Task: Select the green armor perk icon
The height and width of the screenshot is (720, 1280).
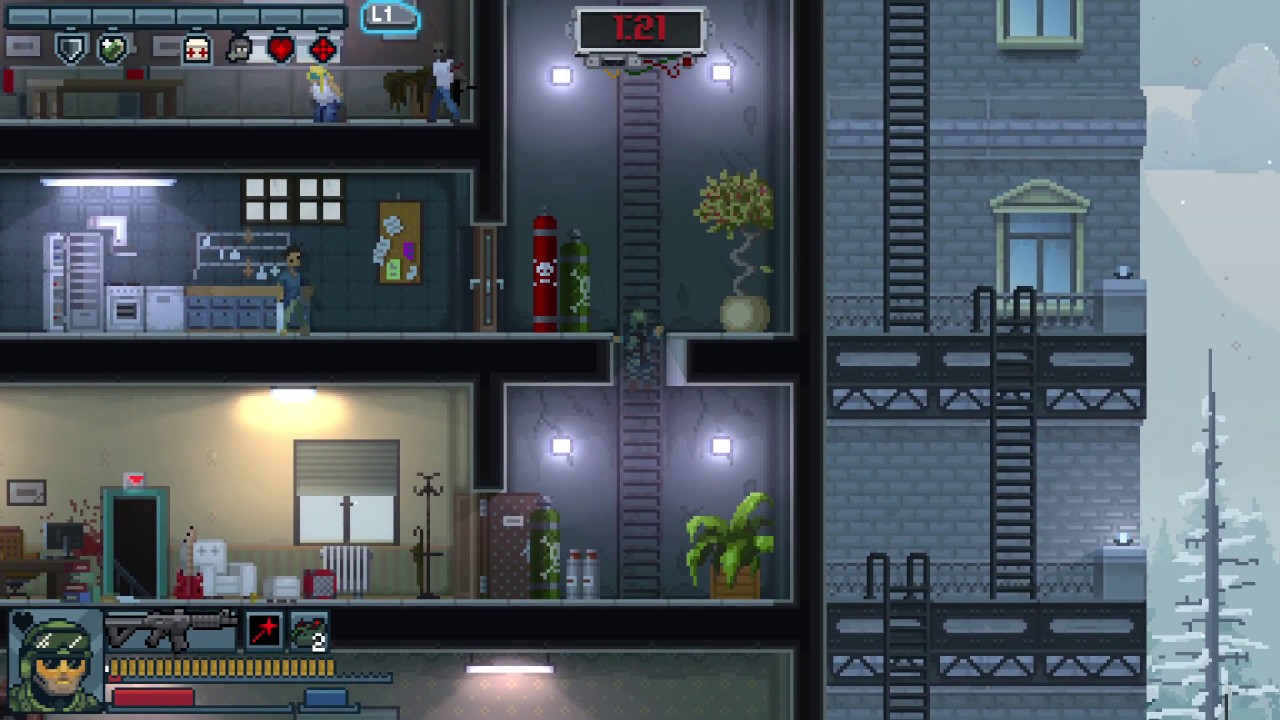Action: pyautogui.click(x=112, y=48)
